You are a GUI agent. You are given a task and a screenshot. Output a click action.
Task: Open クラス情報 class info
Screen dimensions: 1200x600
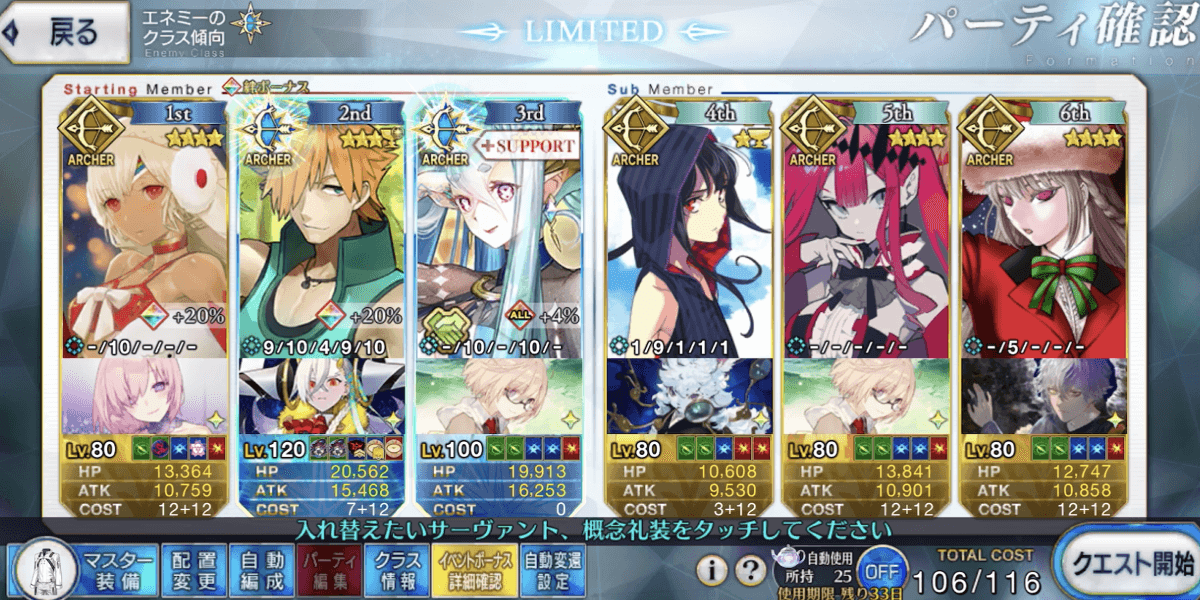[x=398, y=570]
